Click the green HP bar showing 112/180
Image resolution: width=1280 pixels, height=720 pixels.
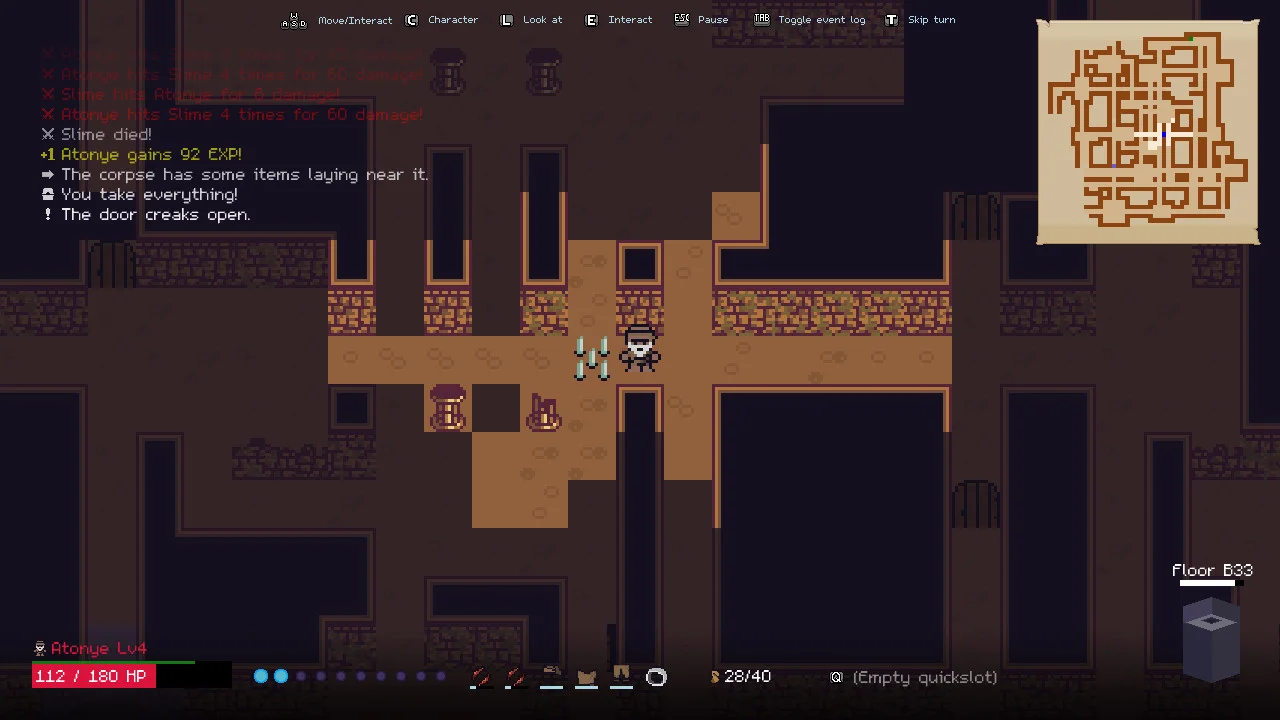point(93,676)
